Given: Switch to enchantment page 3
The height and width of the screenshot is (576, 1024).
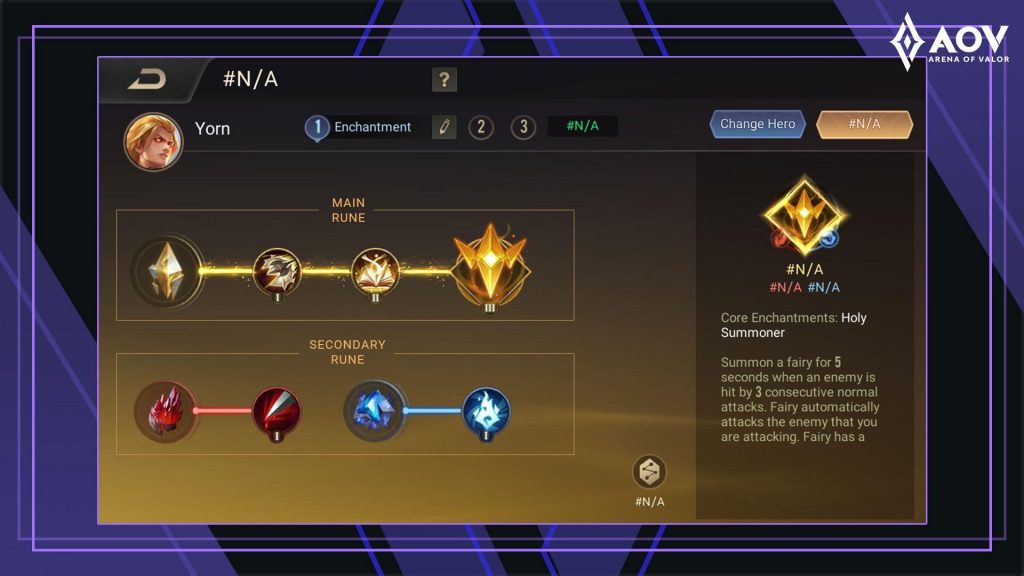Looking at the screenshot, I should pyautogui.click(x=523, y=127).
